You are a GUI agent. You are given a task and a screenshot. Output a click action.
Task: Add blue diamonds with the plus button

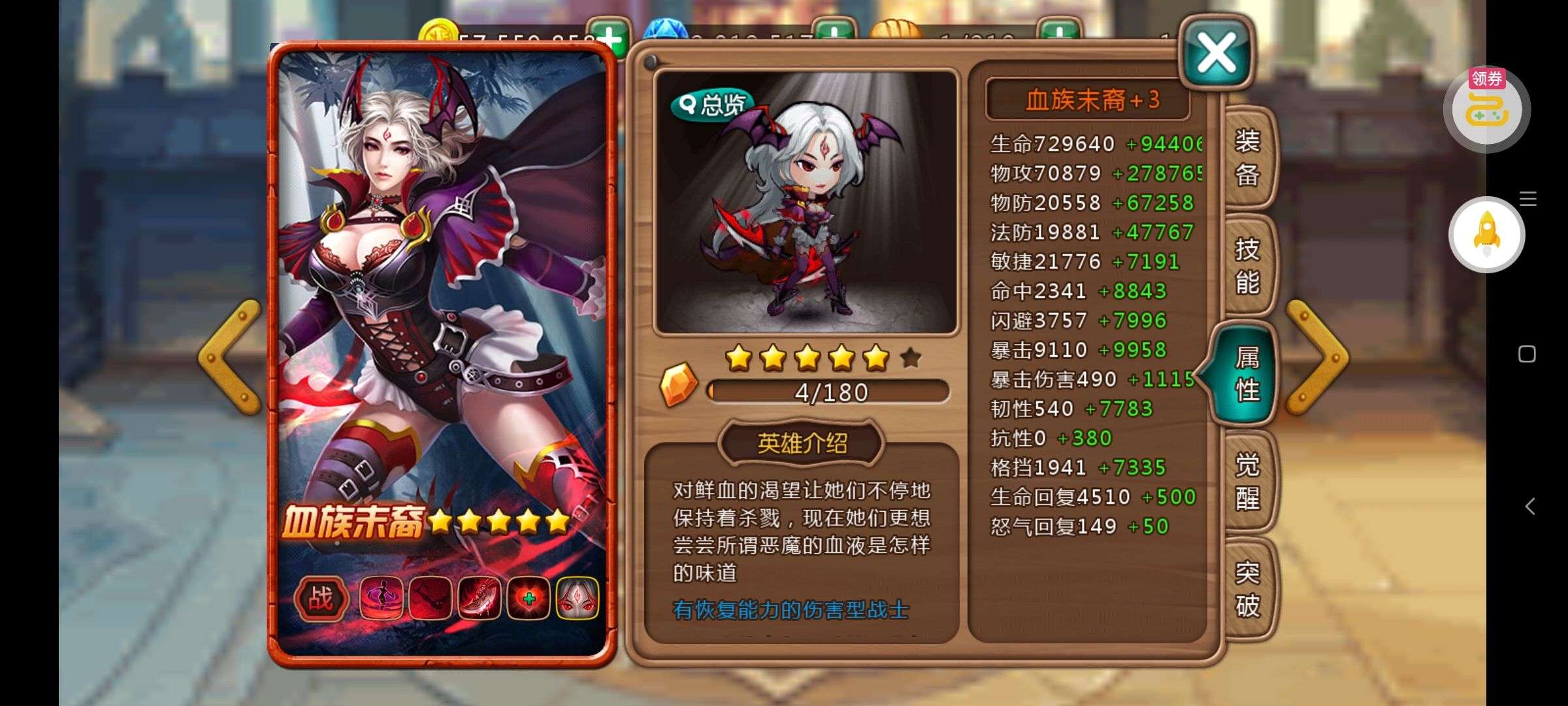[x=834, y=34]
